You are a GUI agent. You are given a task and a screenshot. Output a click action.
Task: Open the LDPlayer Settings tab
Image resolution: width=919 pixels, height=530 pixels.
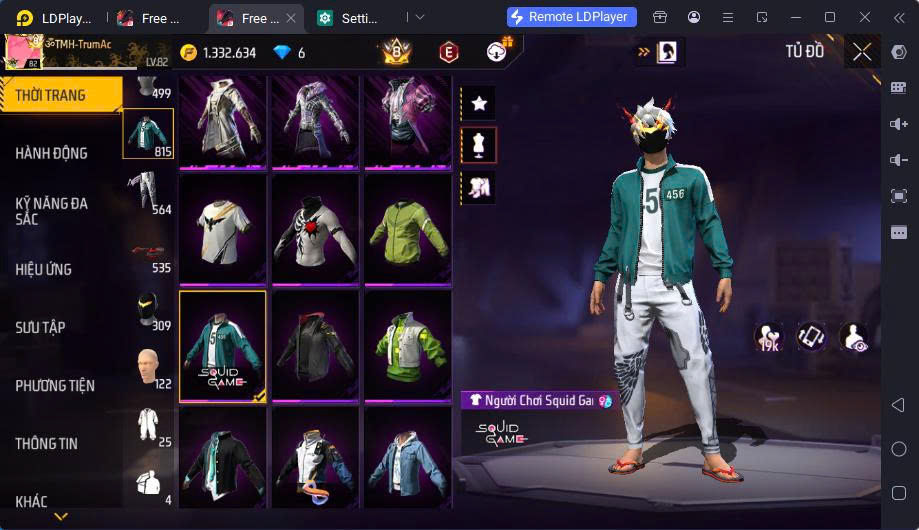tap(358, 18)
